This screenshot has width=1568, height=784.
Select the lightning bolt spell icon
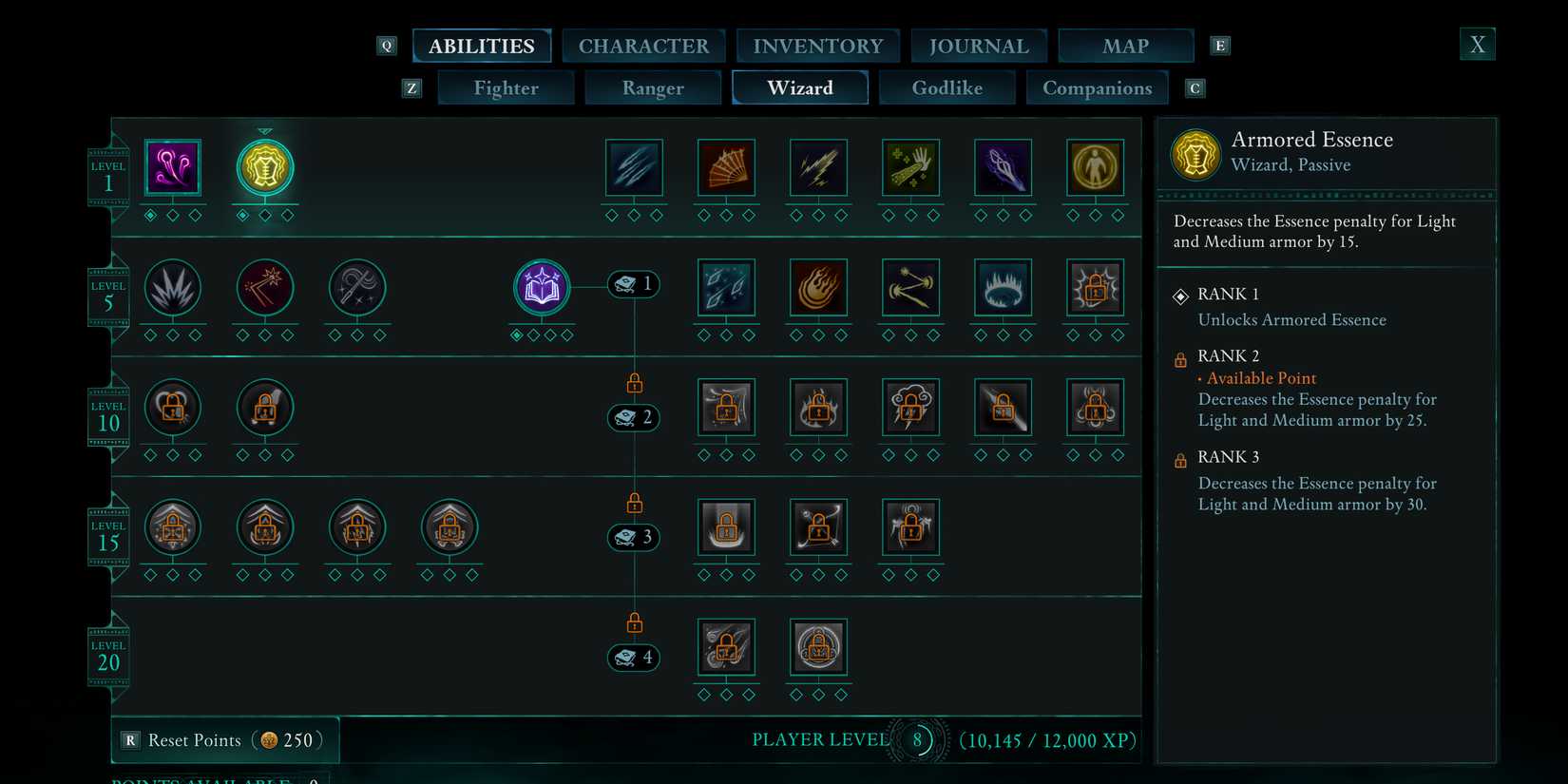(x=817, y=166)
